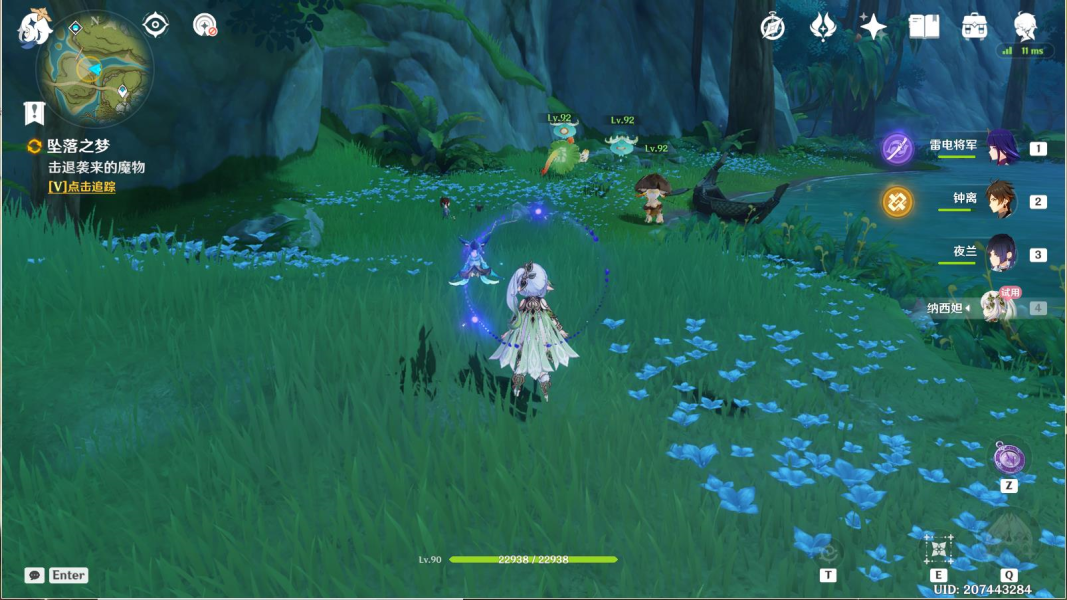Open the flame-shaped events icon
1067x600 pixels.
click(822, 27)
